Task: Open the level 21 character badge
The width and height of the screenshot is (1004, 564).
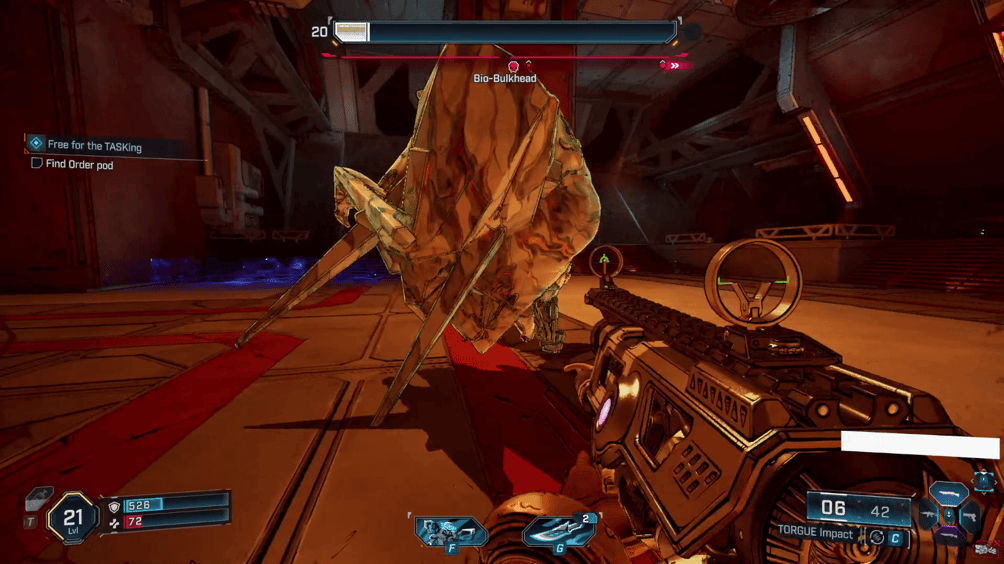Action: tap(72, 518)
